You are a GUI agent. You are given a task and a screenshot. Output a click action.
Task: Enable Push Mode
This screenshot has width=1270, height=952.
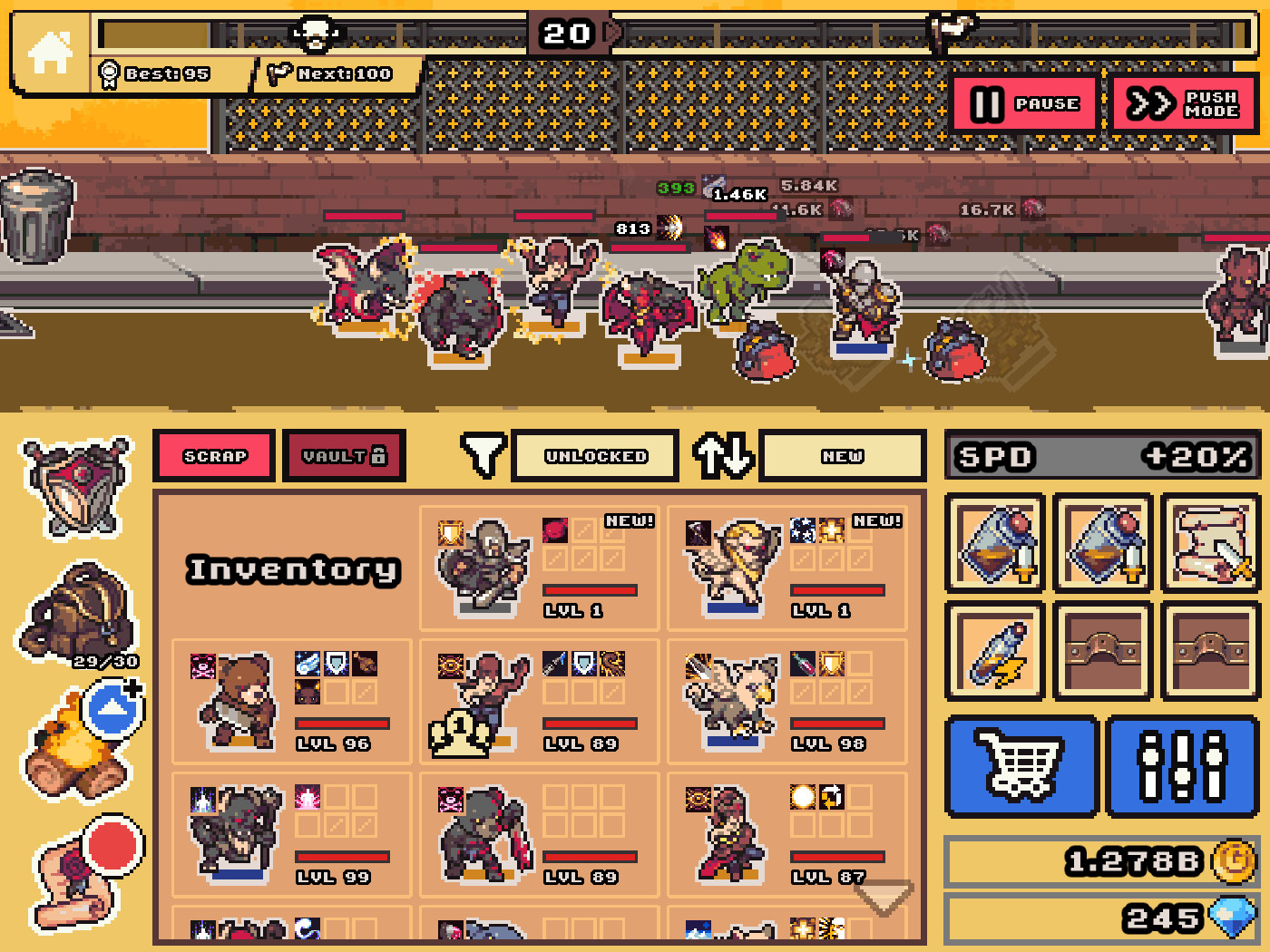click(1183, 103)
